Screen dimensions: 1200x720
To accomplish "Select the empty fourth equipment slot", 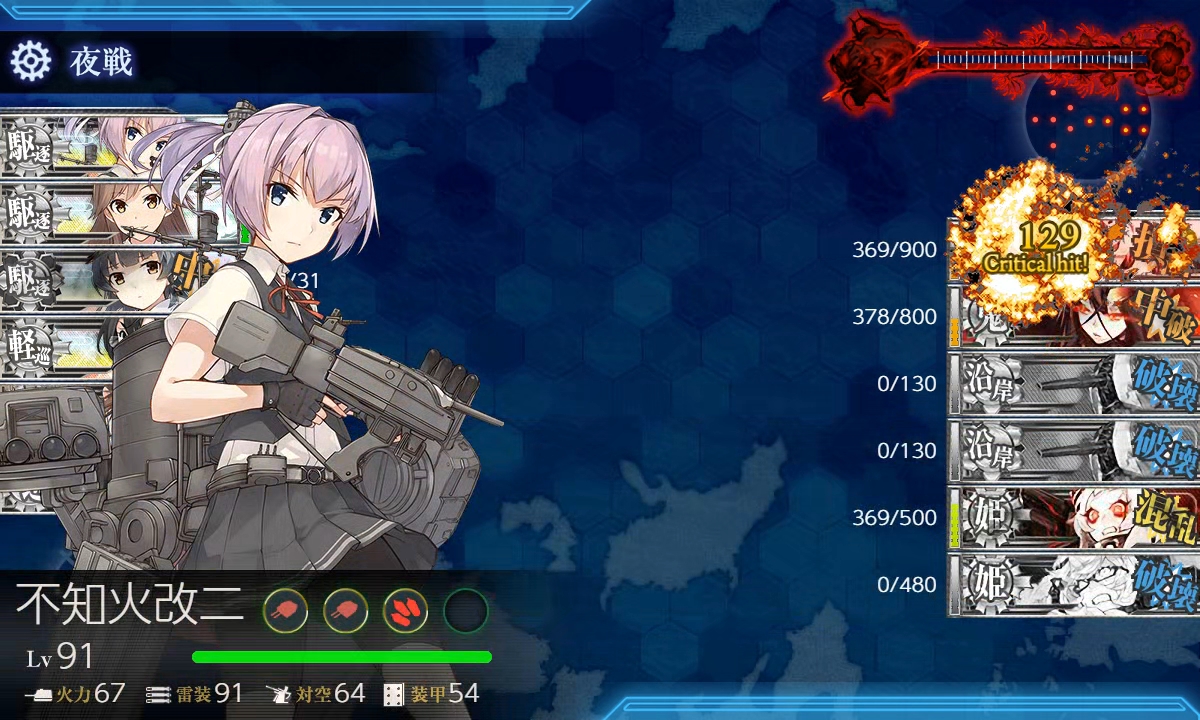I will 465,609.
